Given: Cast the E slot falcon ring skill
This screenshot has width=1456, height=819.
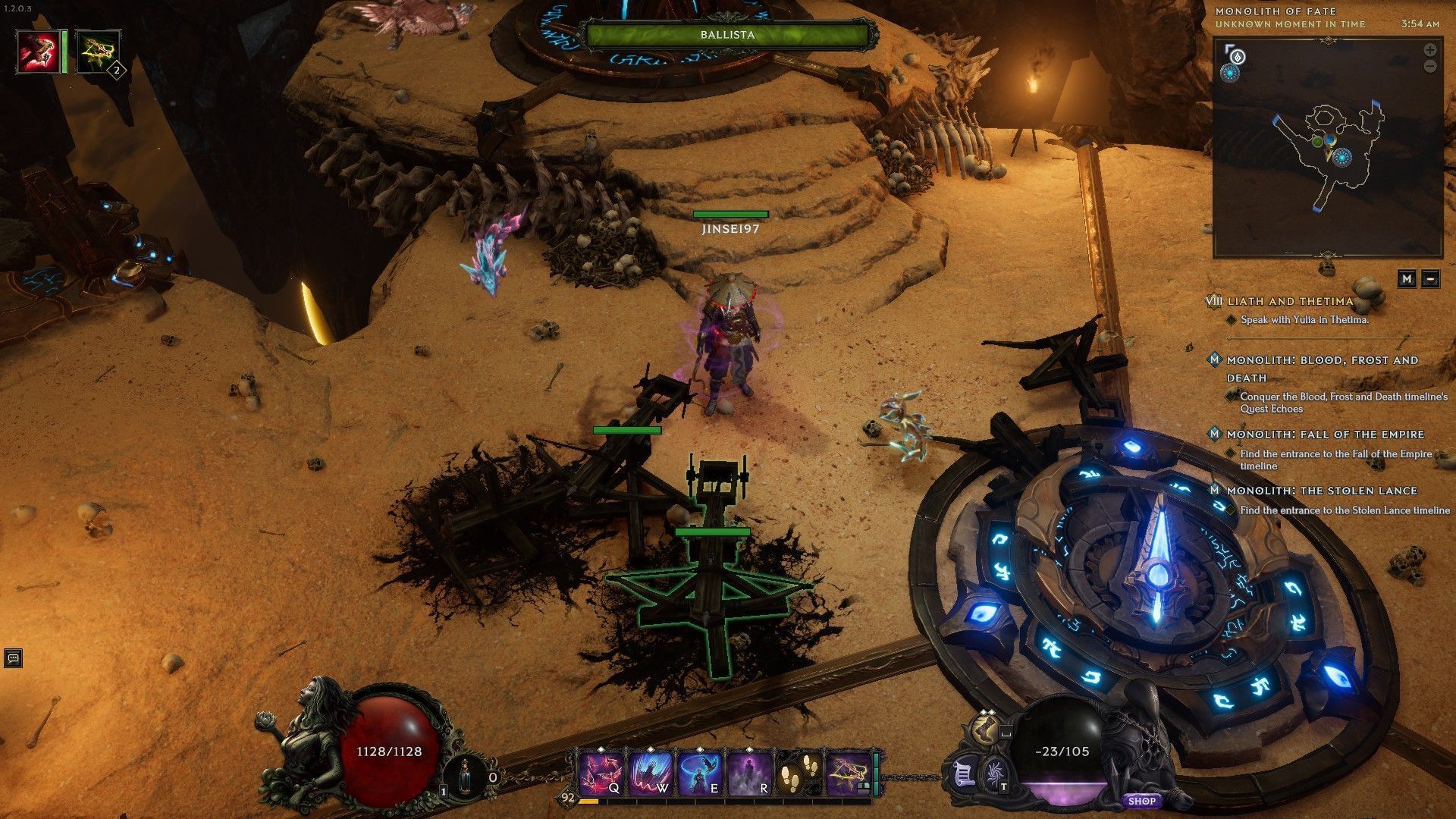Looking at the screenshot, I should [x=698, y=774].
